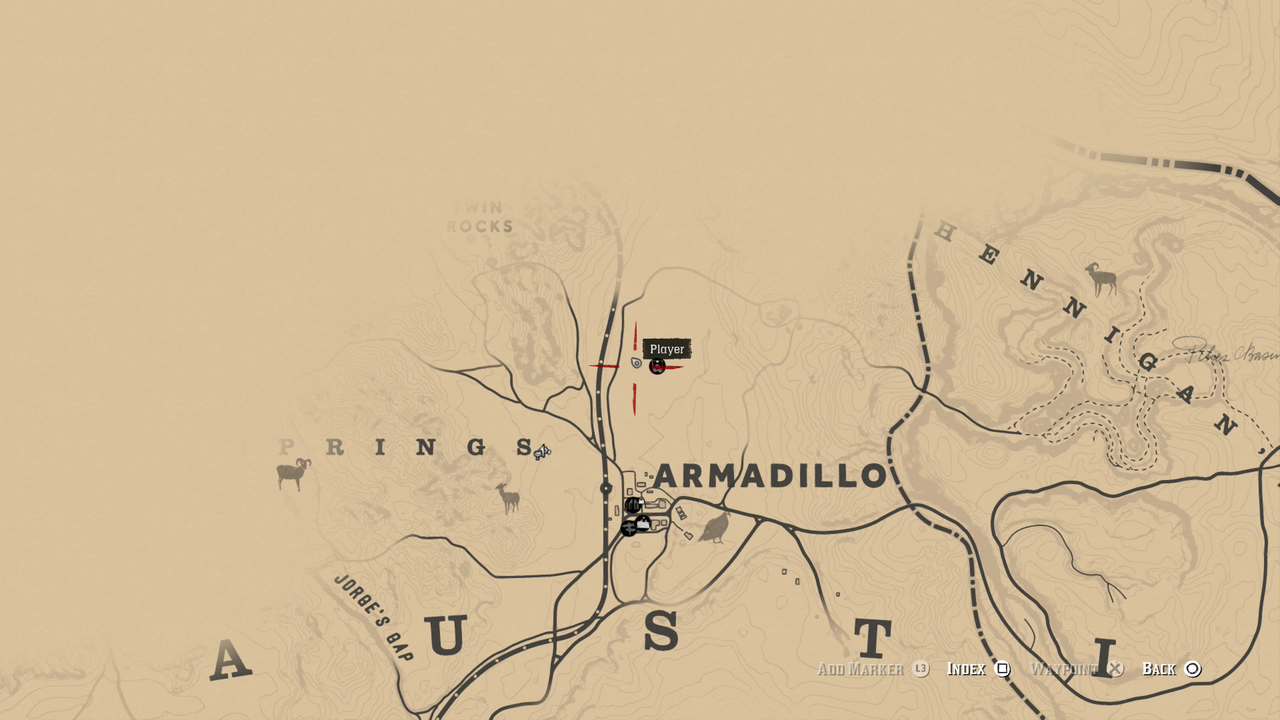Select the bighorn sheep icon near Hennigan's

(x=1102, y=277)
